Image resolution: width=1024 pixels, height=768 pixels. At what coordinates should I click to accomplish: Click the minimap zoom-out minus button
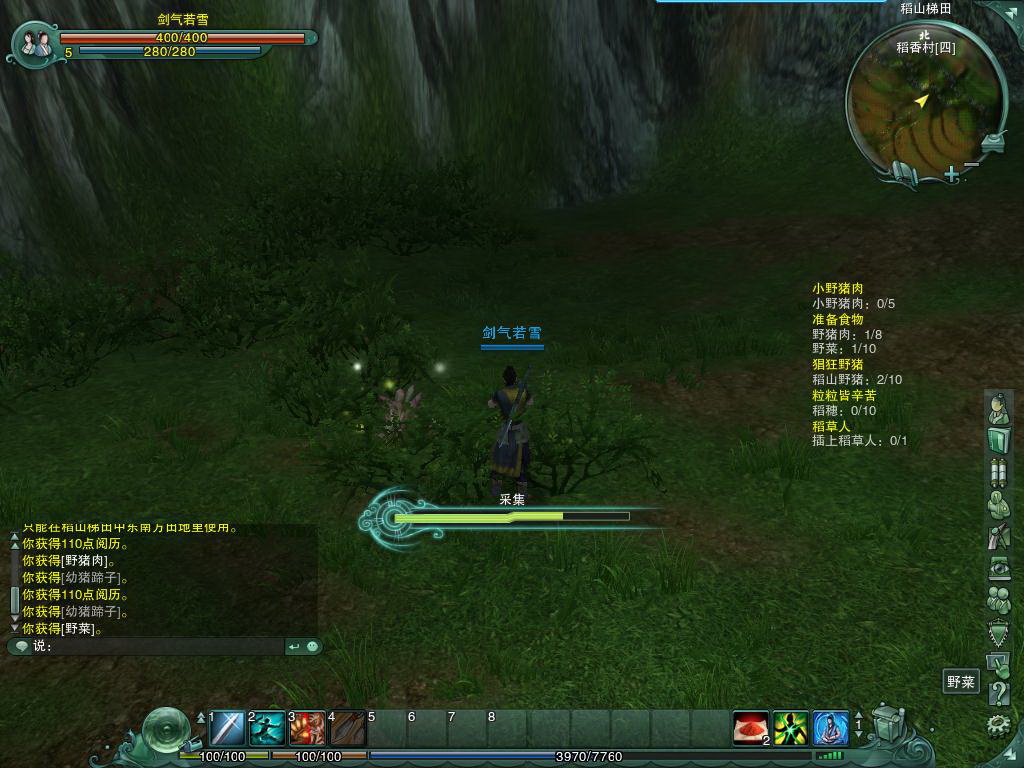click(972, 164)
